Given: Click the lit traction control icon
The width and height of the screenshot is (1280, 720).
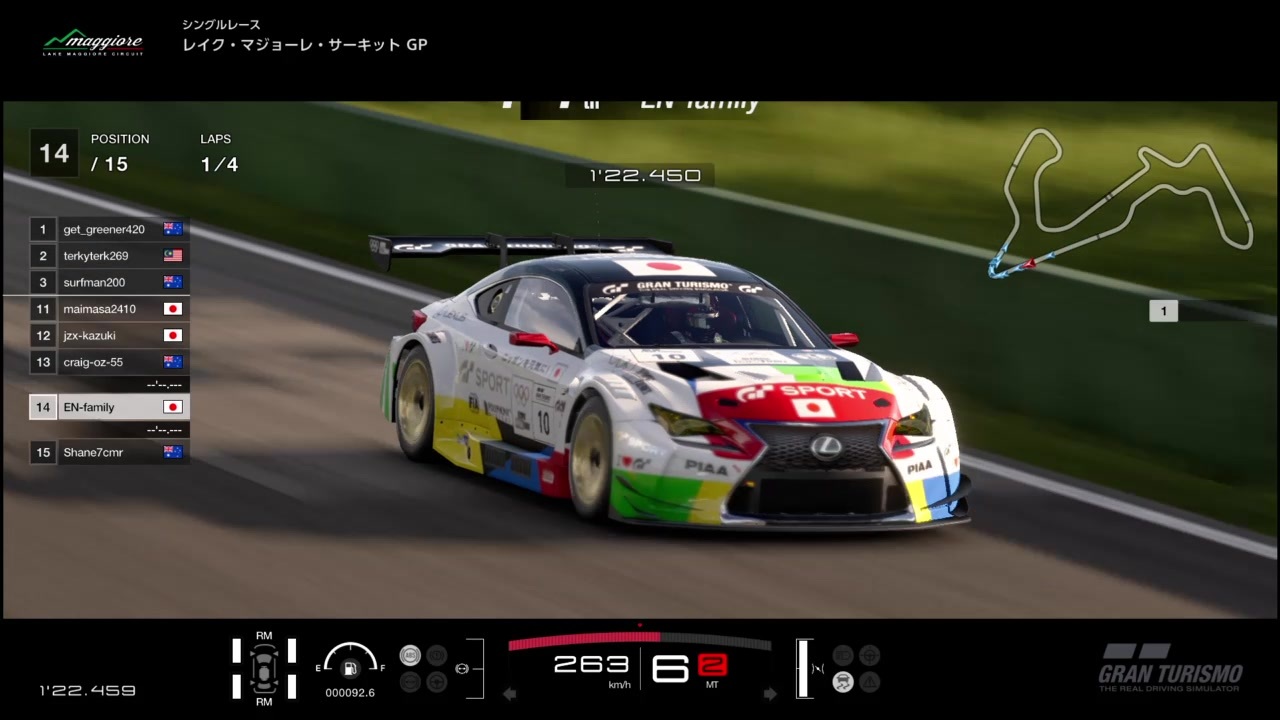Looking at the screenshot, I should [x=843, y=682].
